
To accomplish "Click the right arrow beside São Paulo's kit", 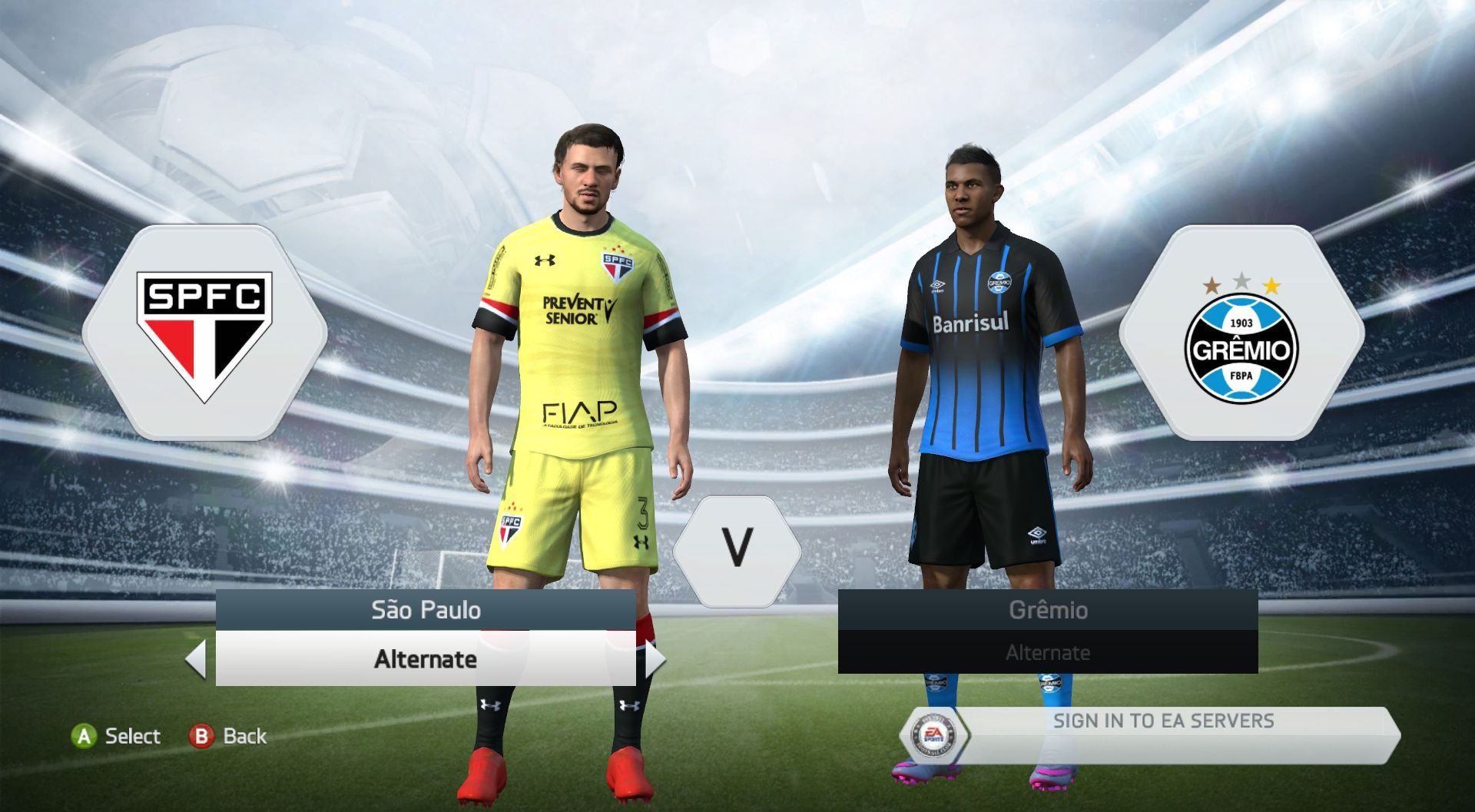I will pos(655,659).
